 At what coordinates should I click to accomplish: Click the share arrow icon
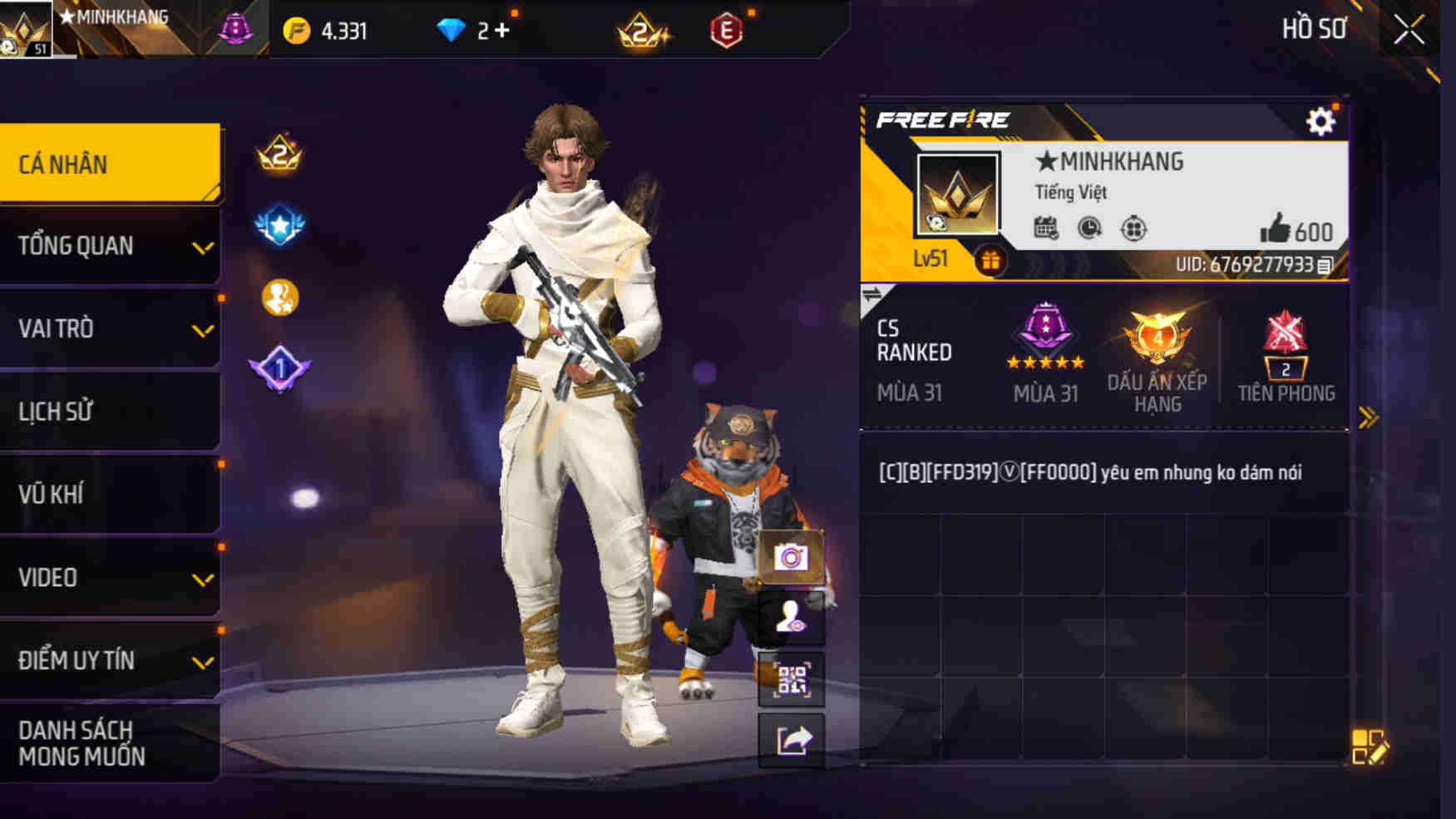pyautogui.click(x=790, y=743)
